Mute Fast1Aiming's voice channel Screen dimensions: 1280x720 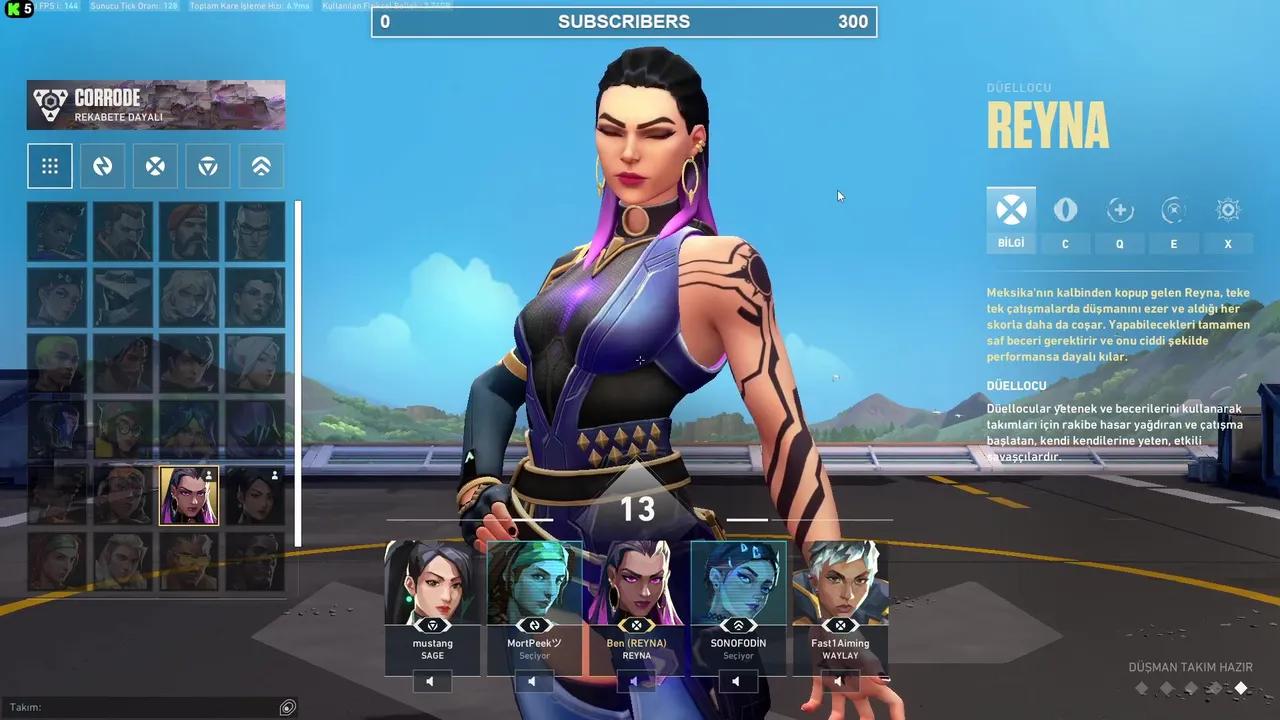tap(839, 681)
